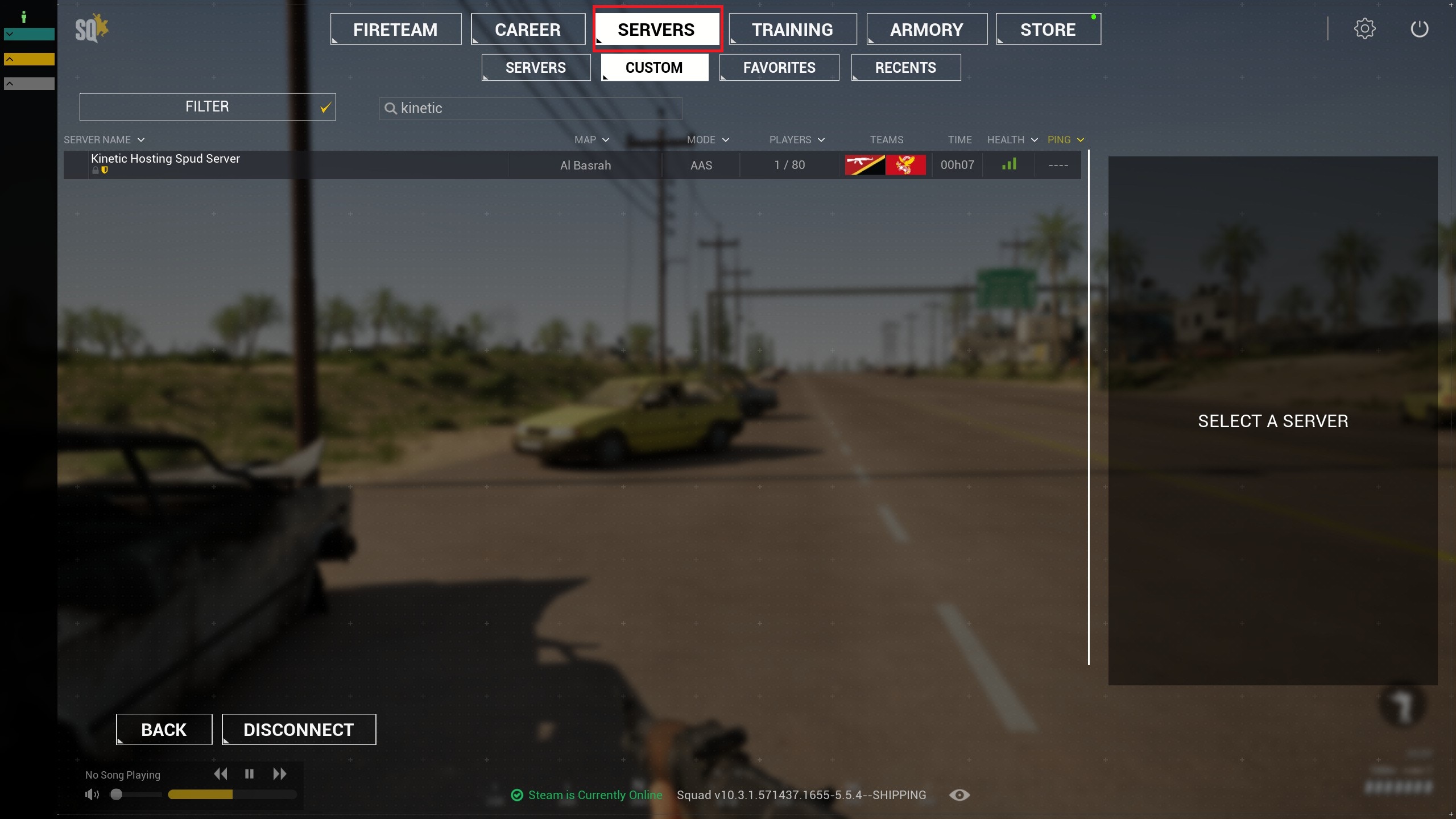Go to the Armory tab

pos(926,30)
